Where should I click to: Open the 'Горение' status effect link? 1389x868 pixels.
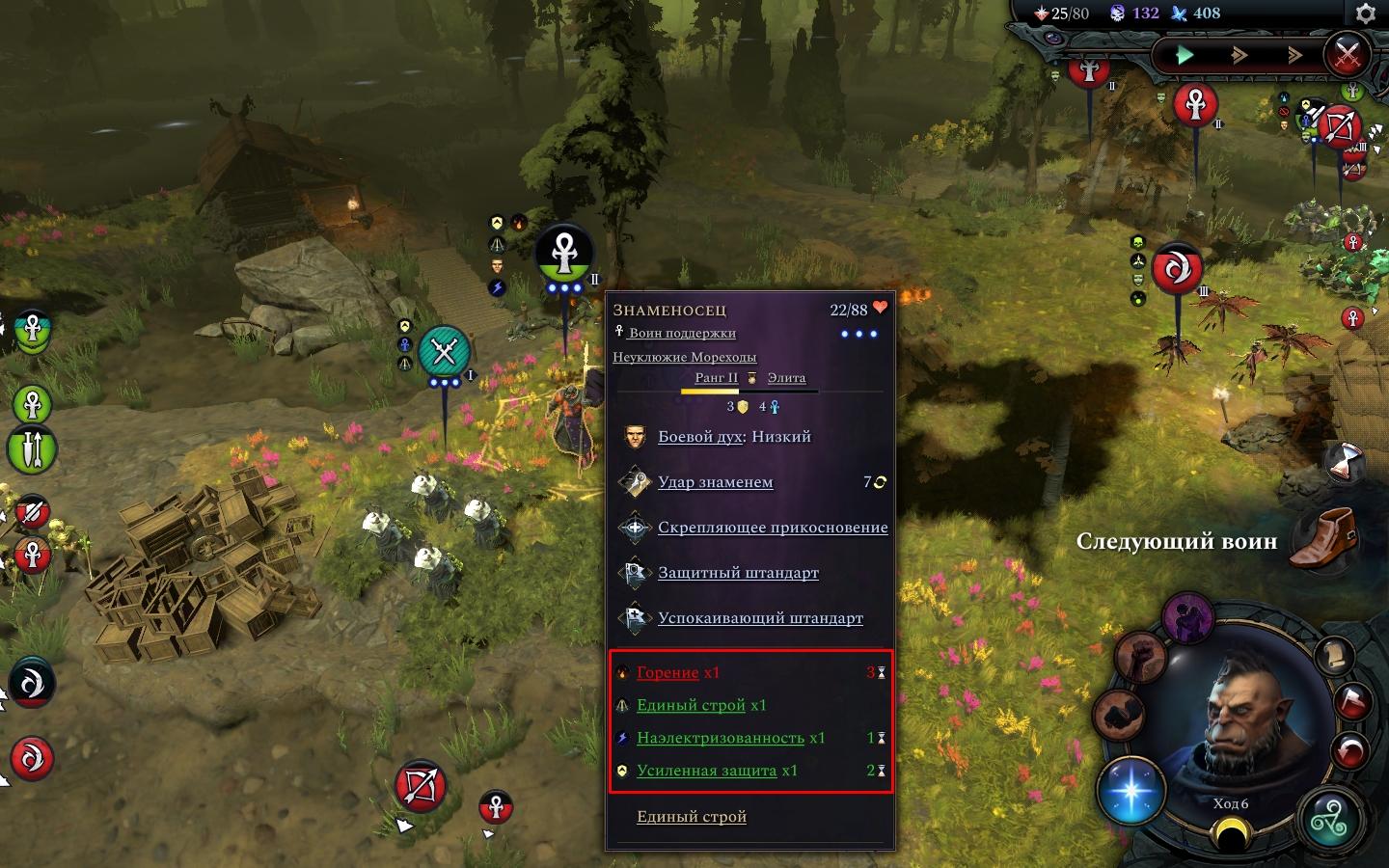click(x=667, y=673)
